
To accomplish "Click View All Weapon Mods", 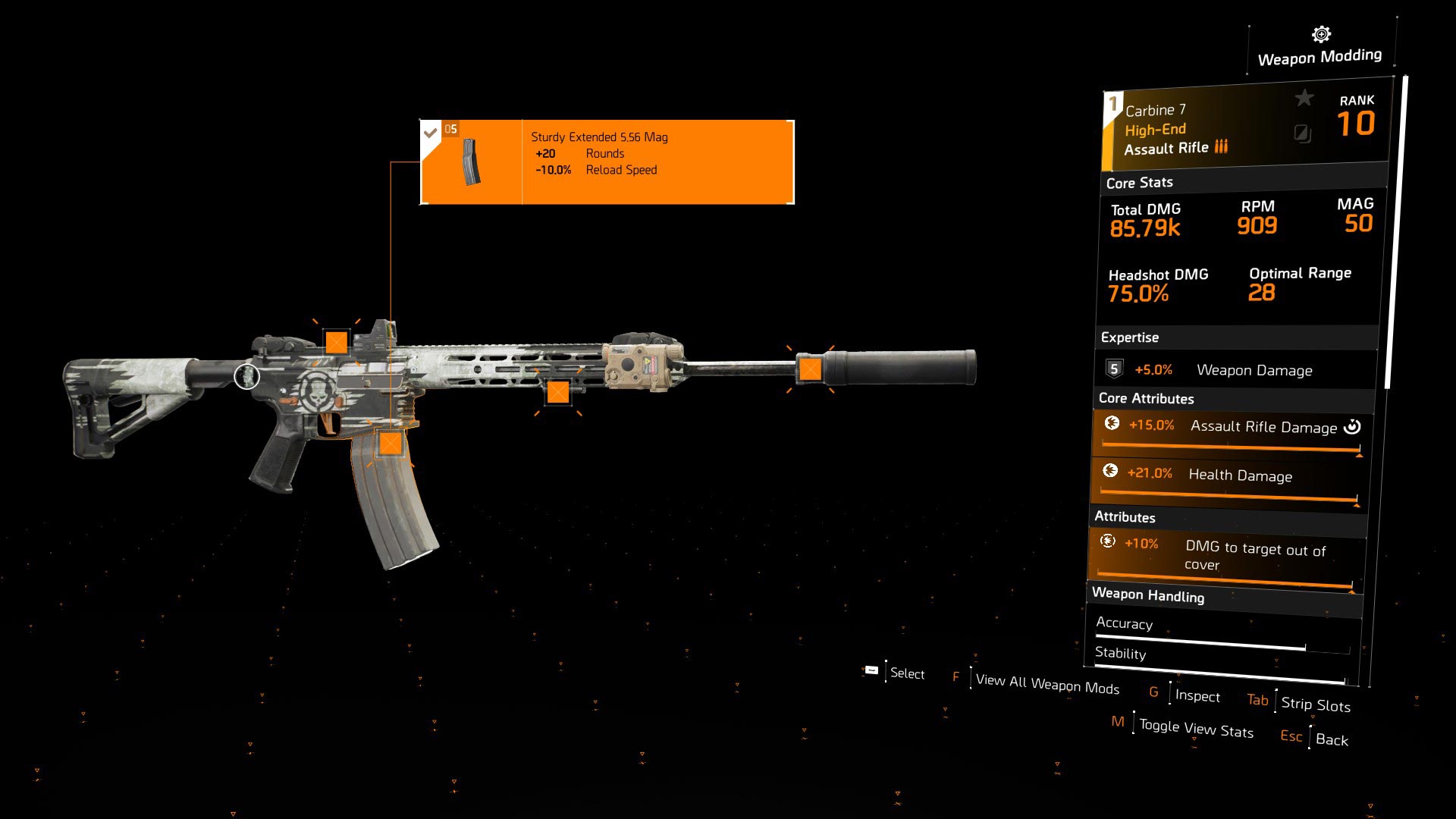I will click(1047, 684).
